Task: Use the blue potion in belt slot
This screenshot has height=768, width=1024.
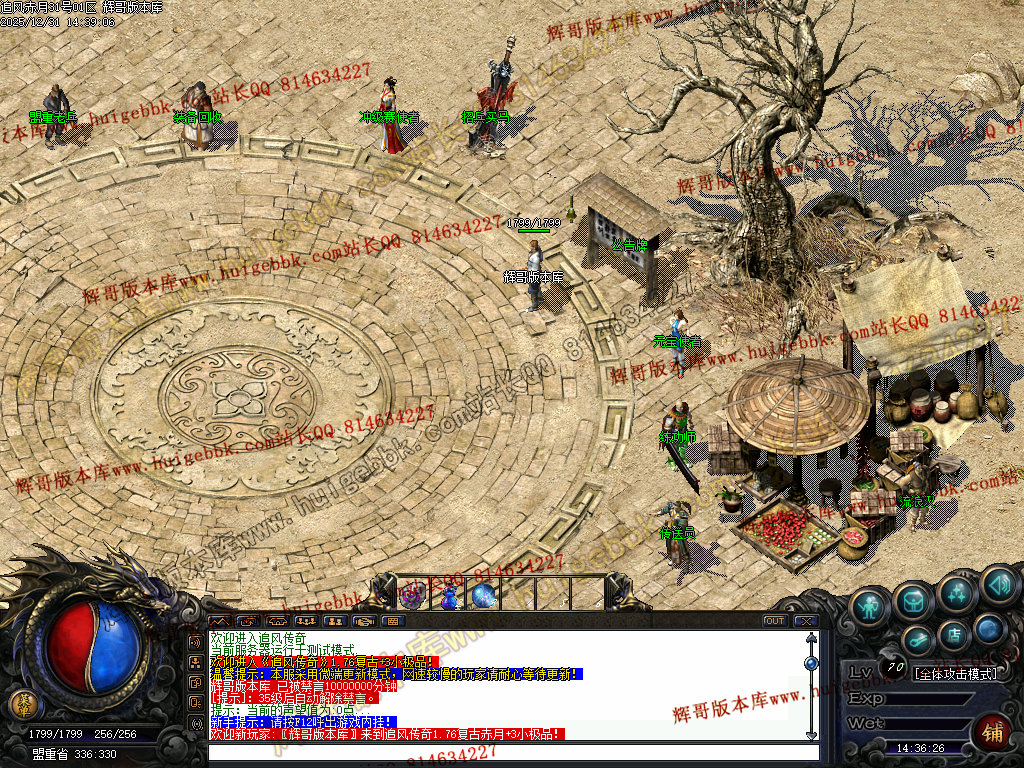Action: click(449, 597)
